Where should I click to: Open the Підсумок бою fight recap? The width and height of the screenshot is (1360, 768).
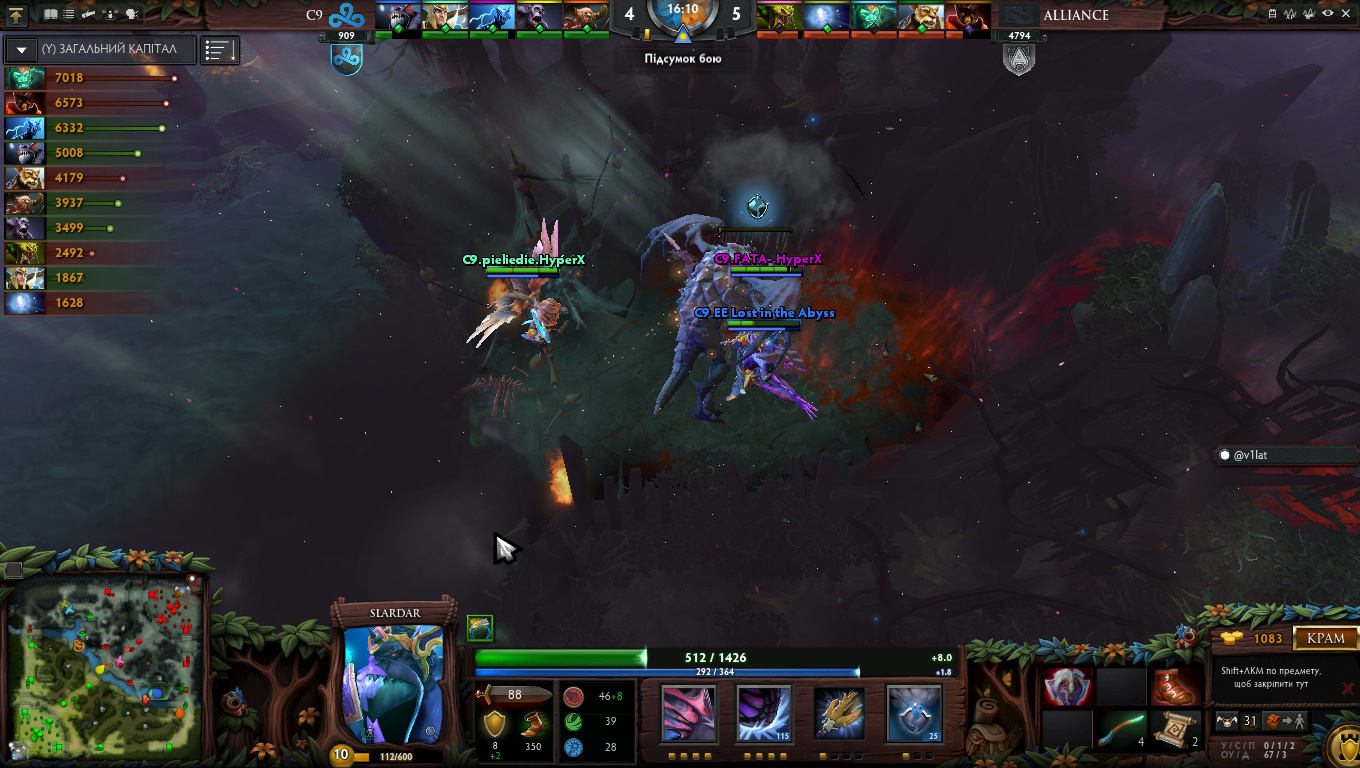pyautogui.click(x=682, y=58)
